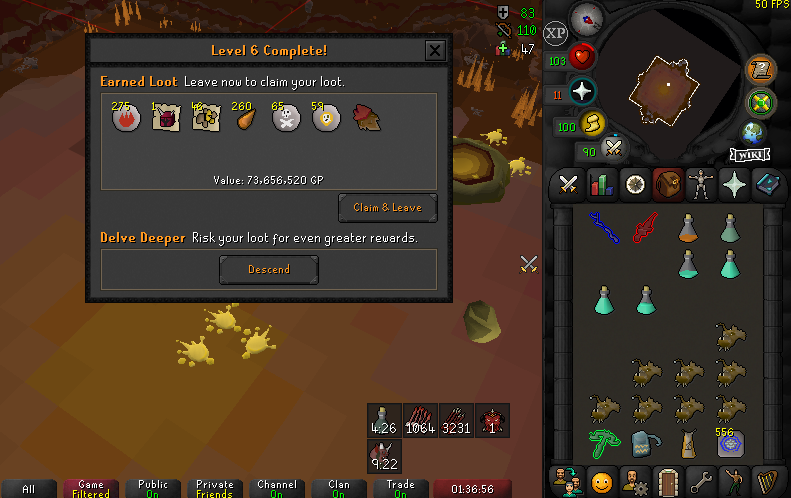Show the Worn Equipment tab
Viewport: 791px width, 498px height.
click(700, 184)
